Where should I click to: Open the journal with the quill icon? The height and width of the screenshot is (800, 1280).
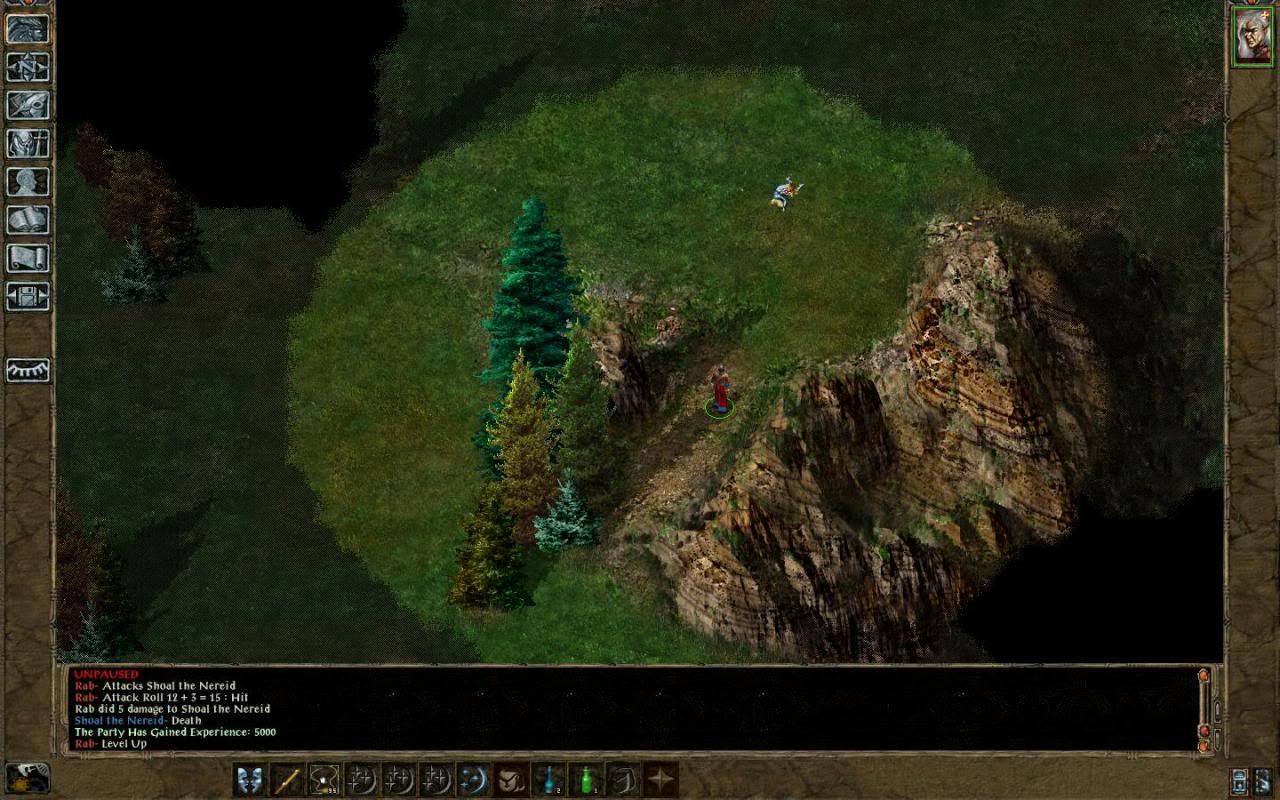click(x=28, y=105)
